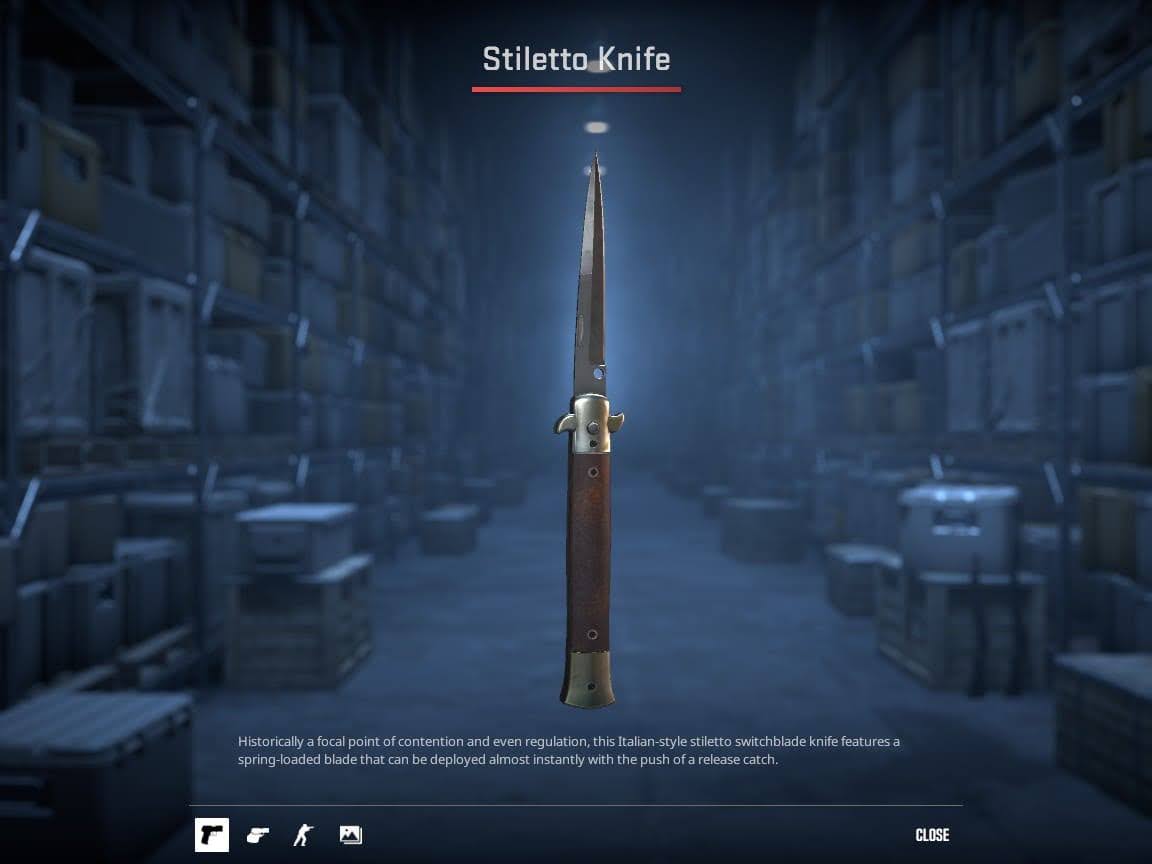Switch to the hand-holding-gun view icon
The width and height of the screenshot is (1152, 864).
pyautogui.click(x=258, y=834)
